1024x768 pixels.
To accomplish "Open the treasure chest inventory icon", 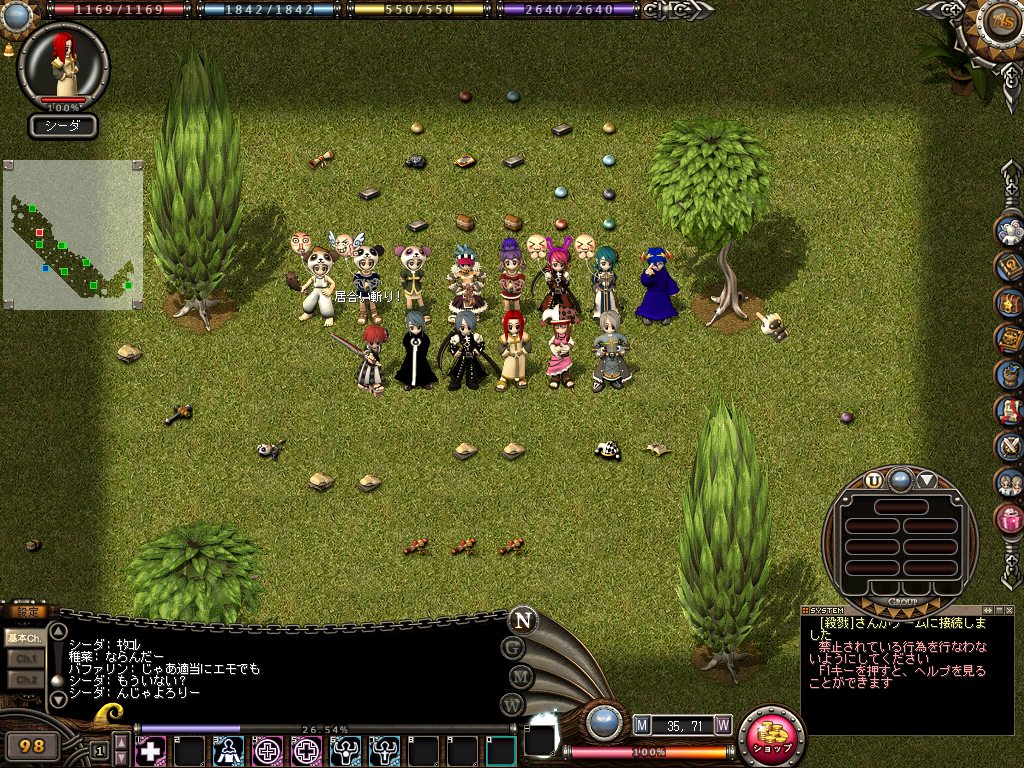I will [1010, 302].
